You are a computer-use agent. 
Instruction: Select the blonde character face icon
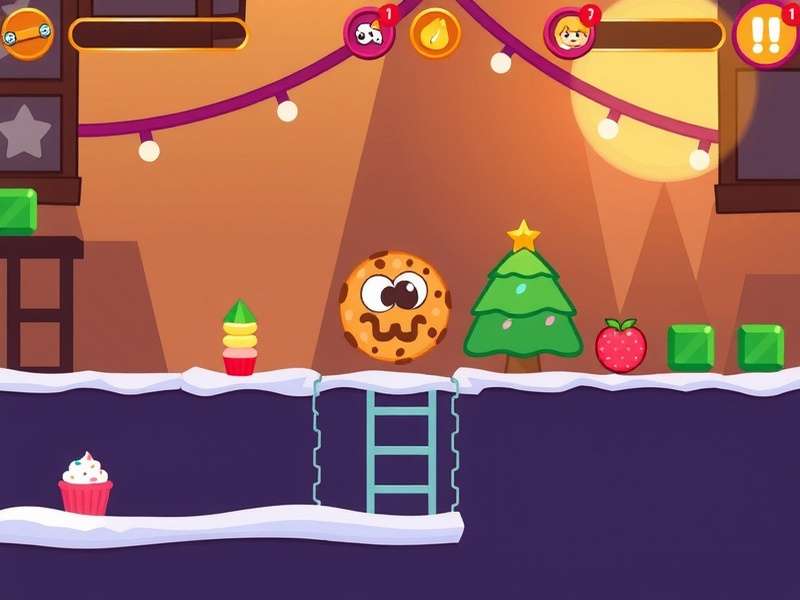569,34
